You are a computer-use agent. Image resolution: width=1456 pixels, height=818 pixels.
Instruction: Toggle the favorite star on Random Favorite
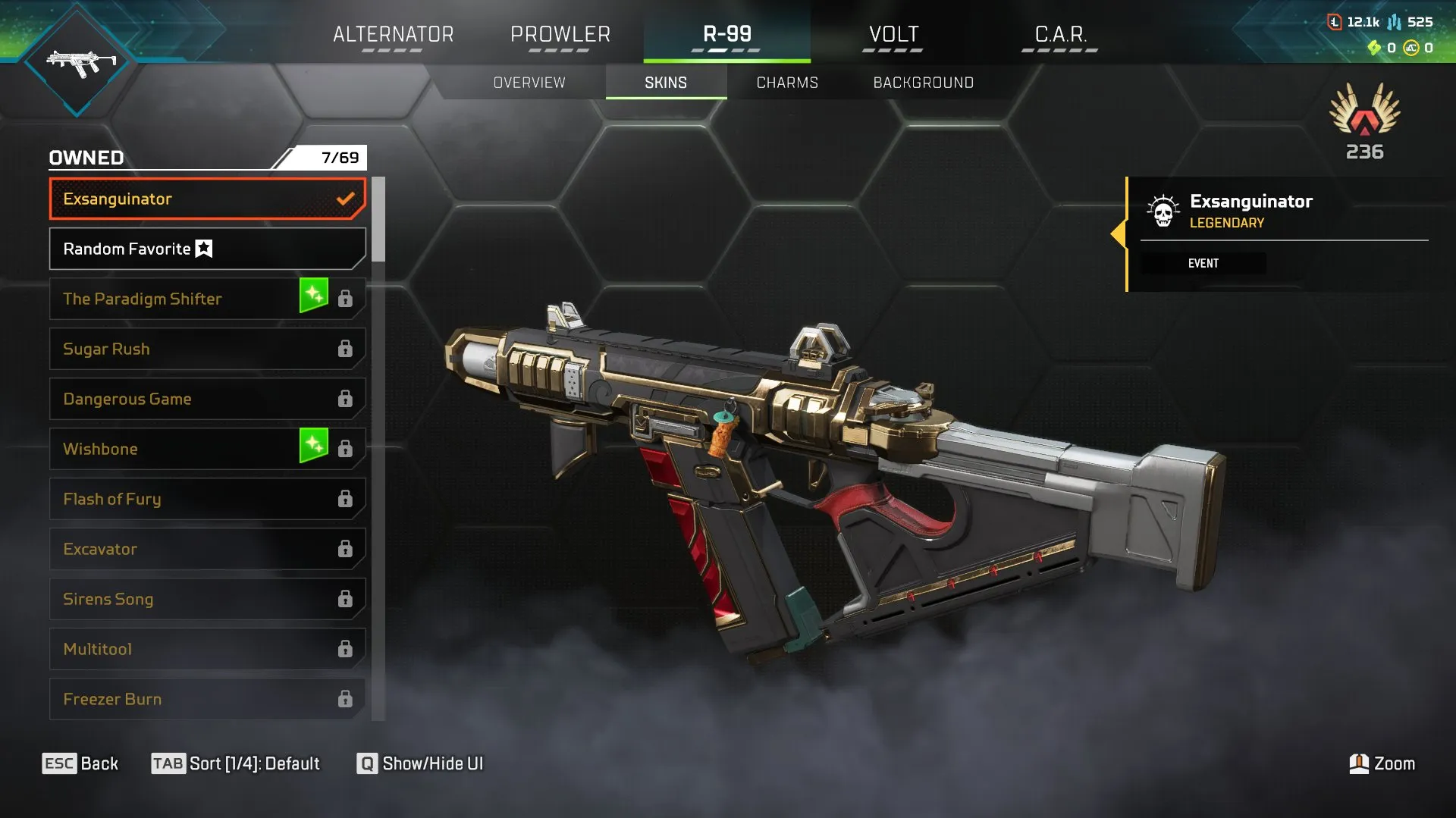coord(205,249)
